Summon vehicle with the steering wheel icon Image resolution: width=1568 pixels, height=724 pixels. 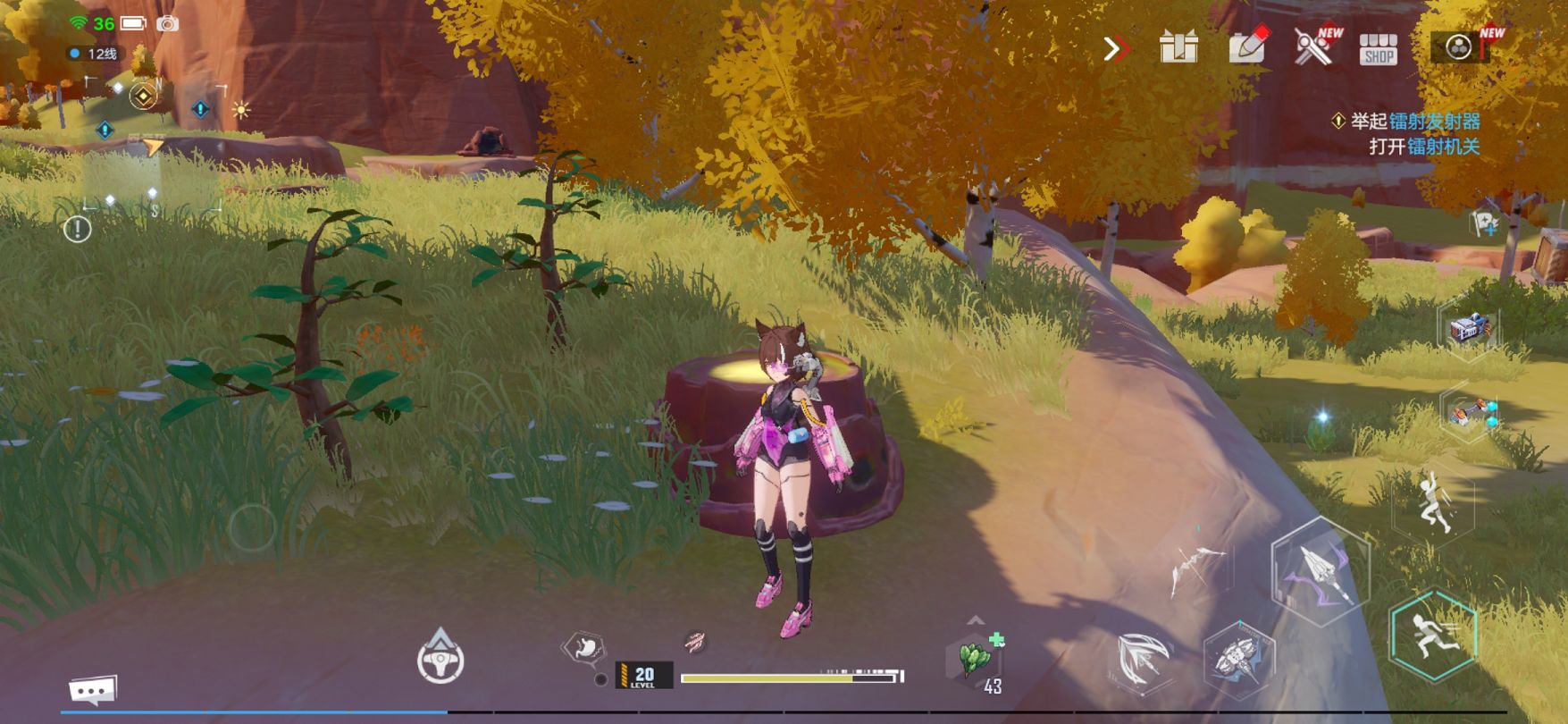point(440,659)
